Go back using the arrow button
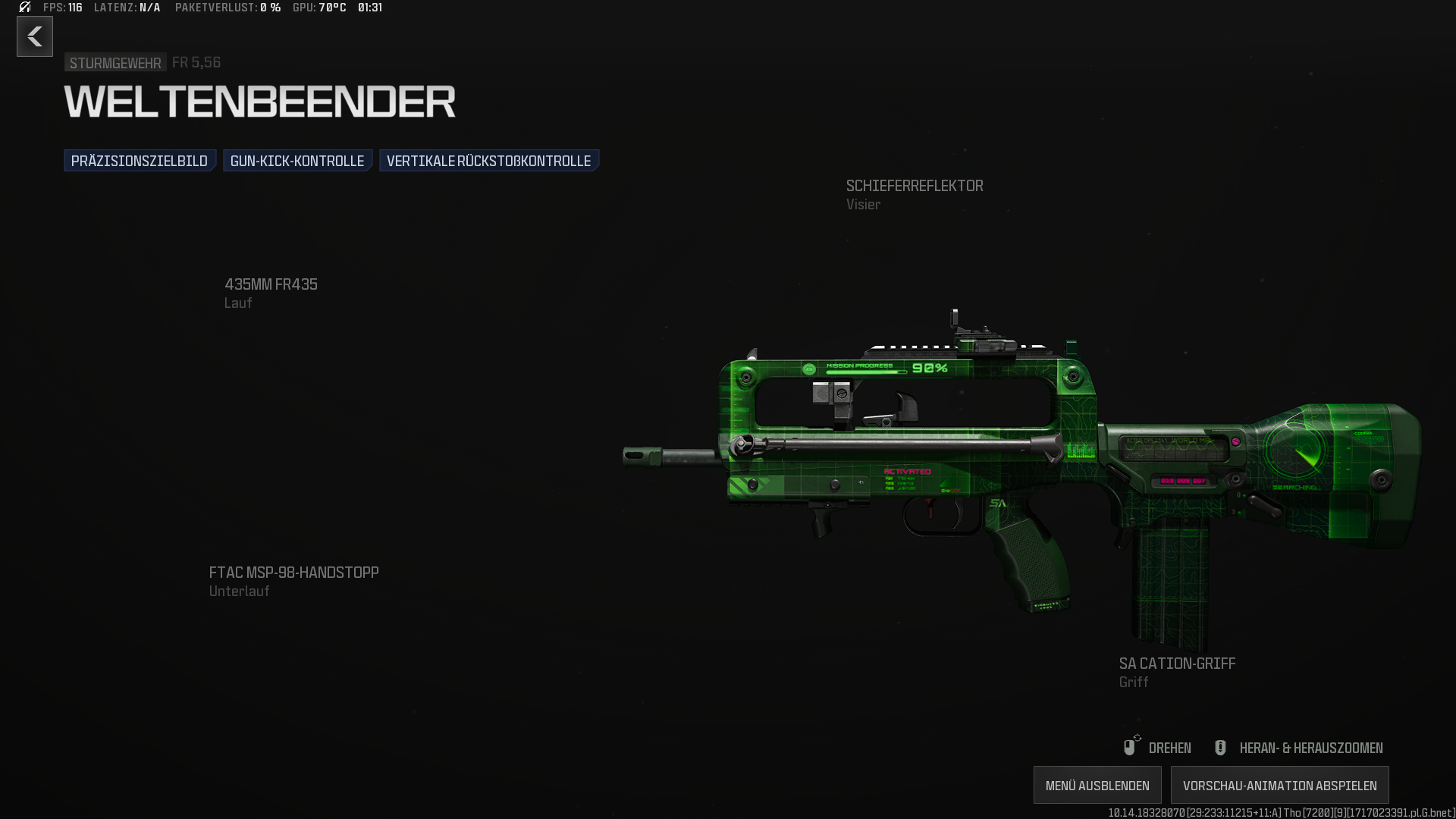 coord(35,36)
